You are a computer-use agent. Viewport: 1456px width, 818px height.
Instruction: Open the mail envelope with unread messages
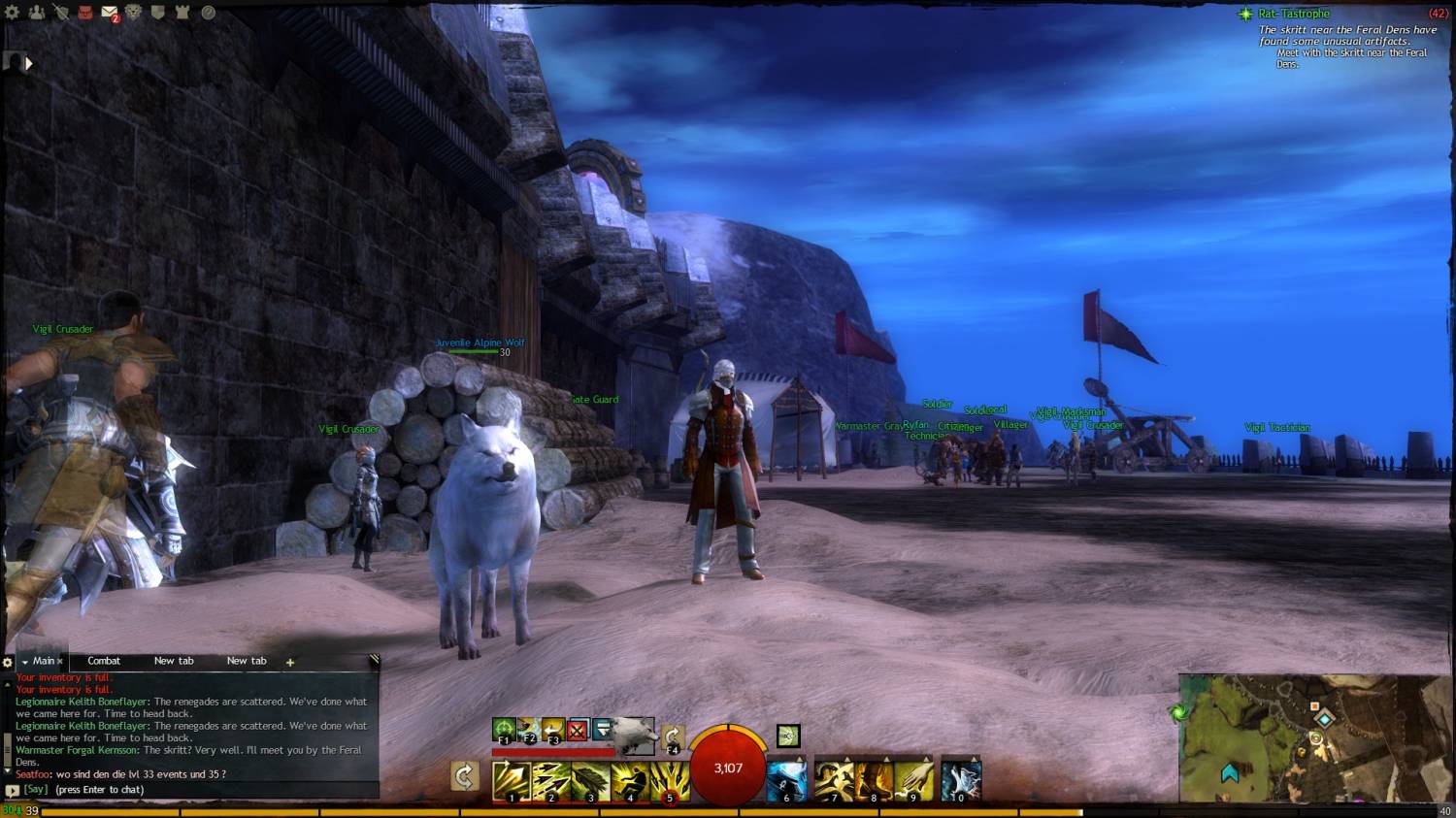click(109, 13)
